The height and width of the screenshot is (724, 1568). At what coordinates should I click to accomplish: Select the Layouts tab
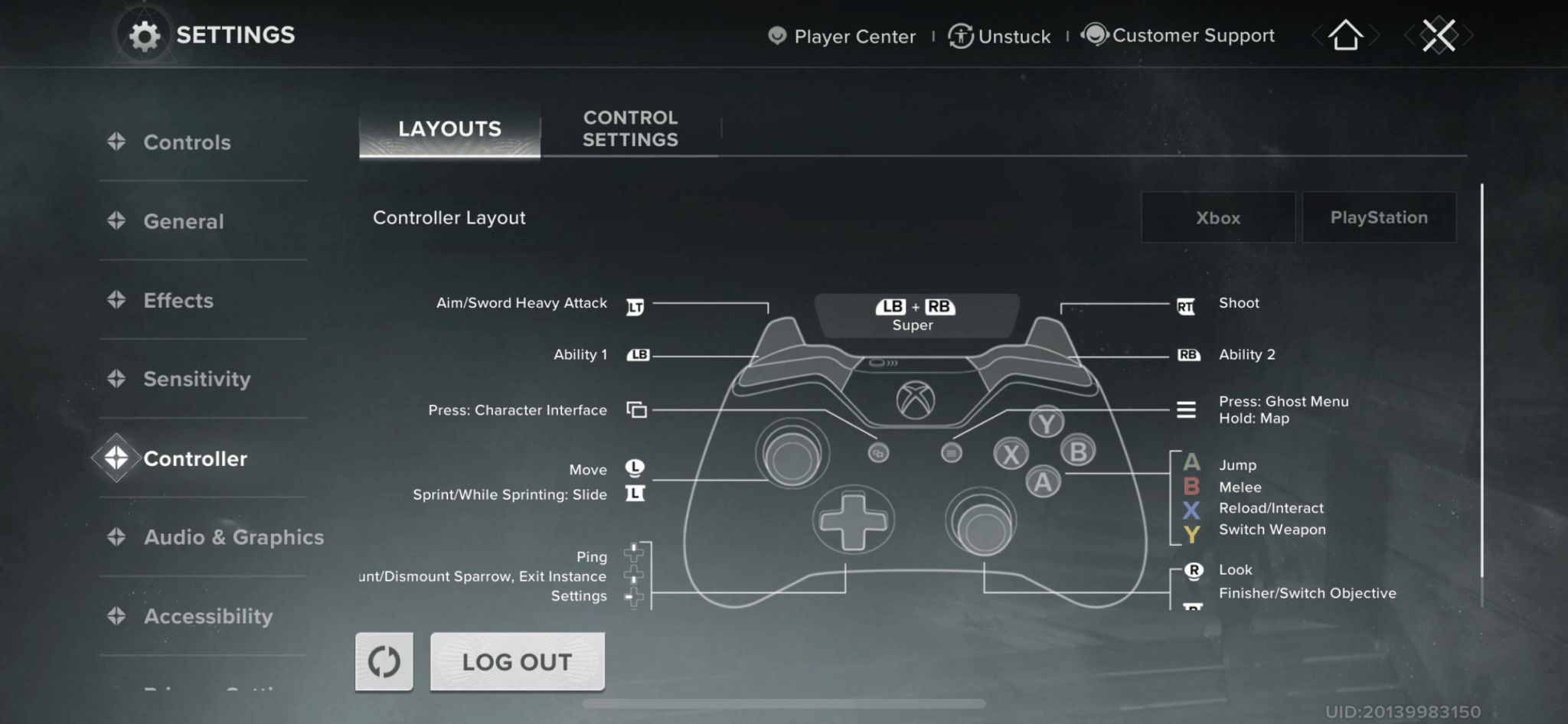point(449,129)
